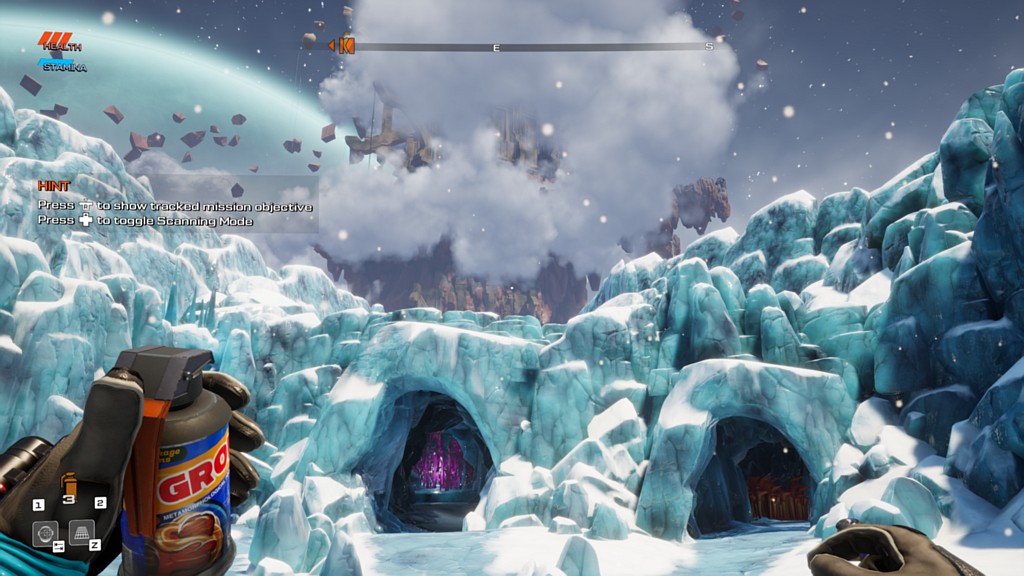Activate the grid-pattern ability icon

point(82,532)
